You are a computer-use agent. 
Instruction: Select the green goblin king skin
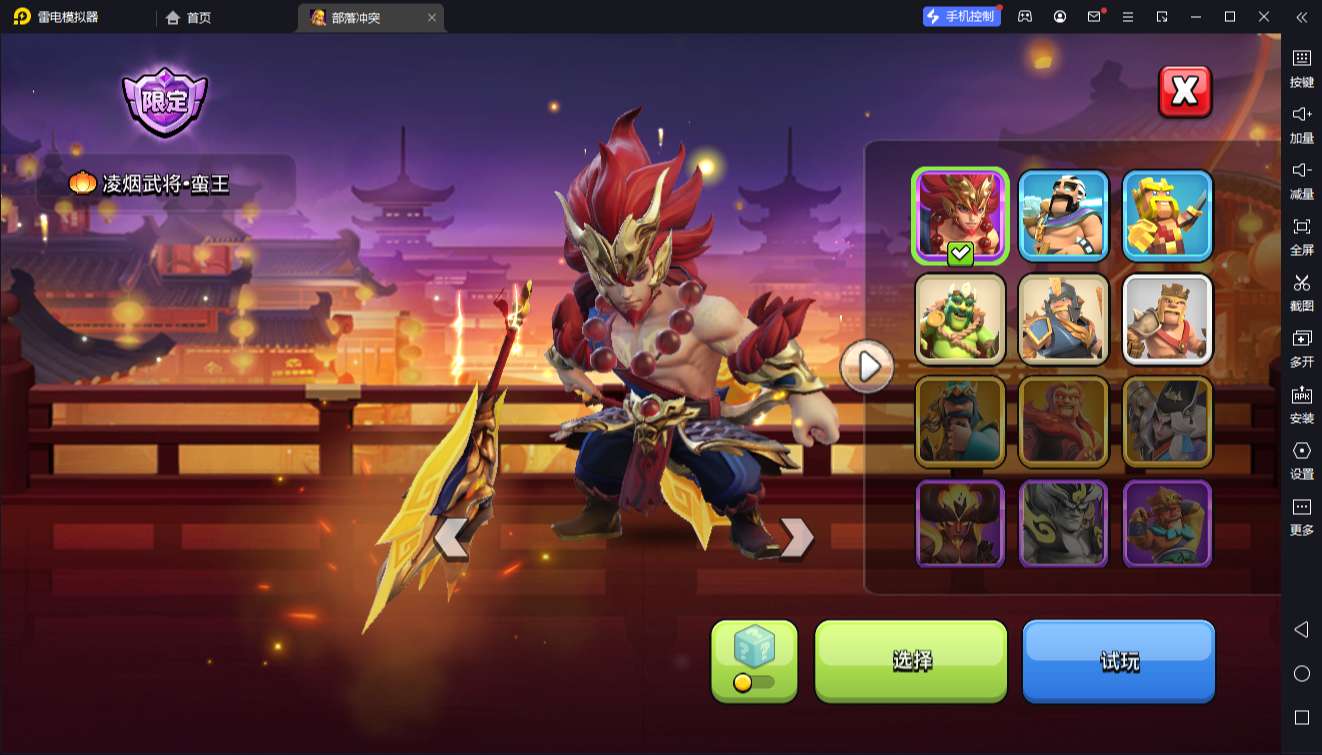point(960,319)
